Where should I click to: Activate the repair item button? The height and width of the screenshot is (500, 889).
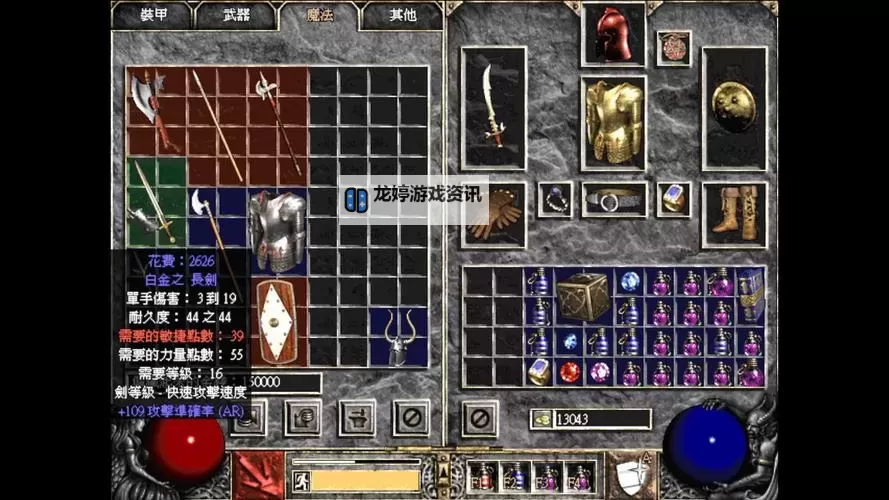357,417
